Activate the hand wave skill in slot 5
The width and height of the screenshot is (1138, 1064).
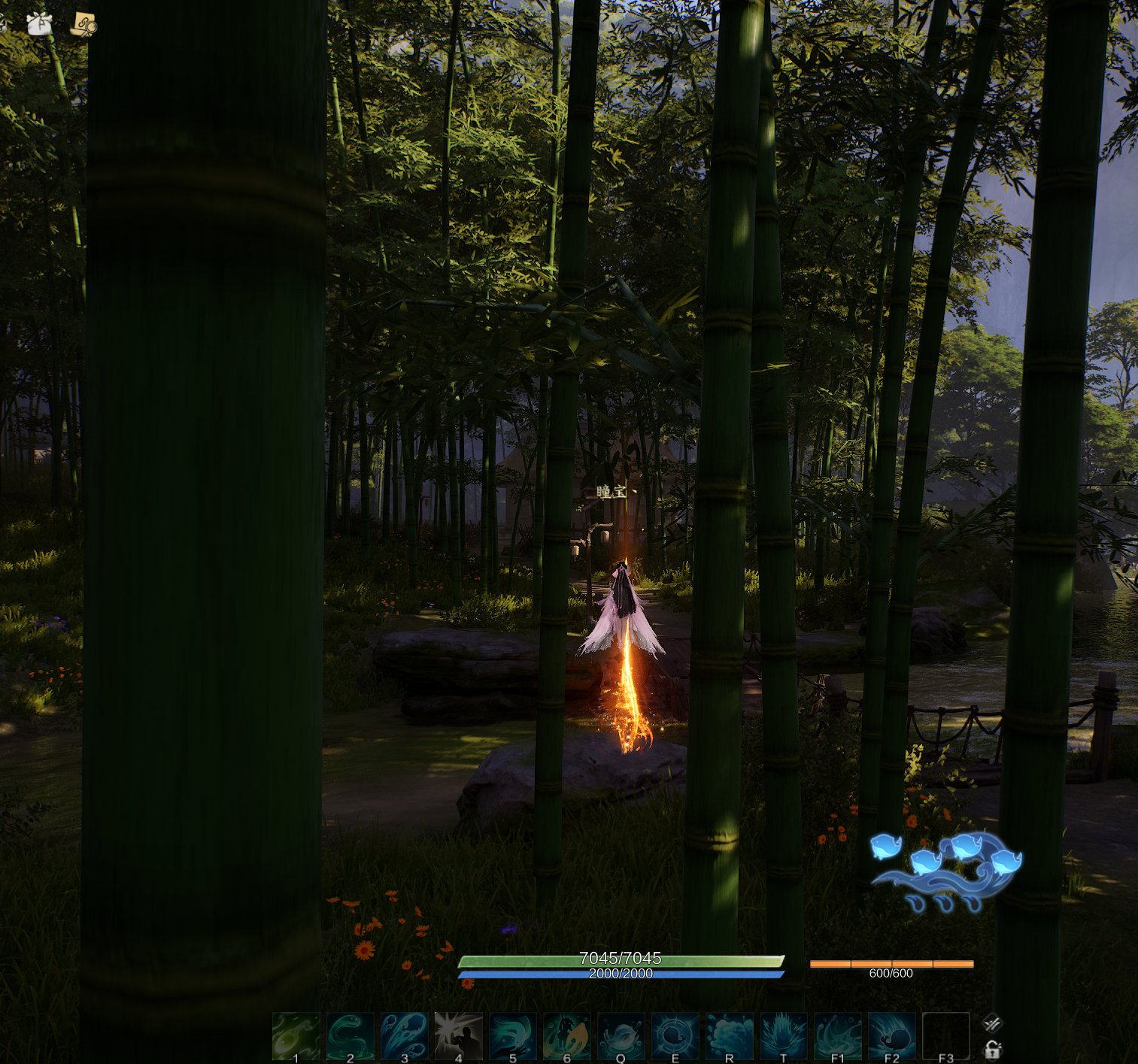pyautogui.click(x=513, y=1036)
